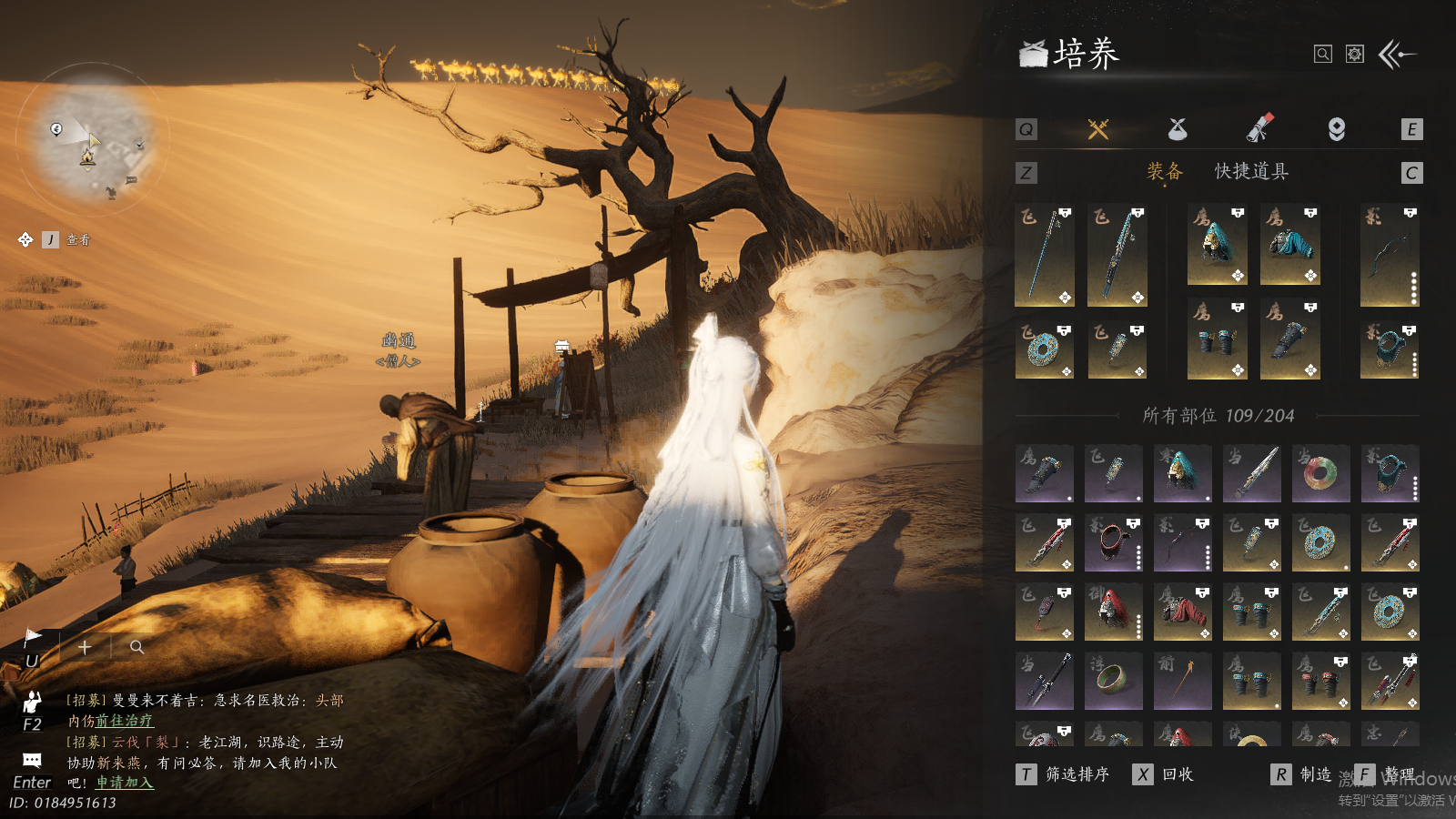This screenshot has height=819, width=1456.
Task: Select the 装备 sub-tab
Action: pyautogui.click(x=1165, y=172)
